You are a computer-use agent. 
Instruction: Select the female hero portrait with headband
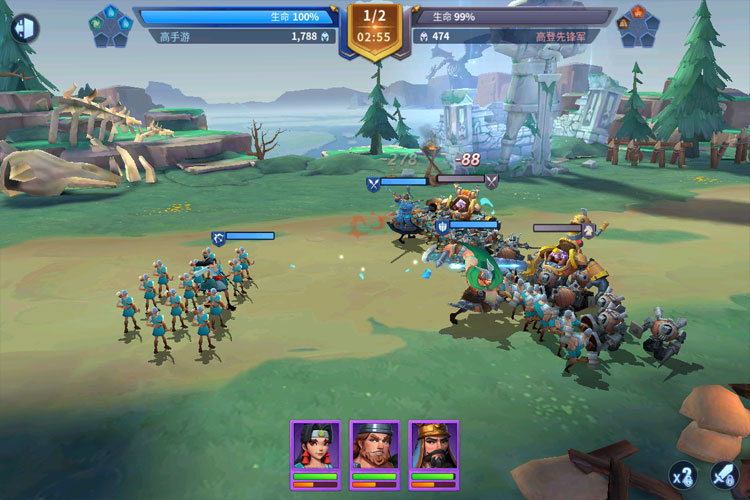(x=316, y=447)
